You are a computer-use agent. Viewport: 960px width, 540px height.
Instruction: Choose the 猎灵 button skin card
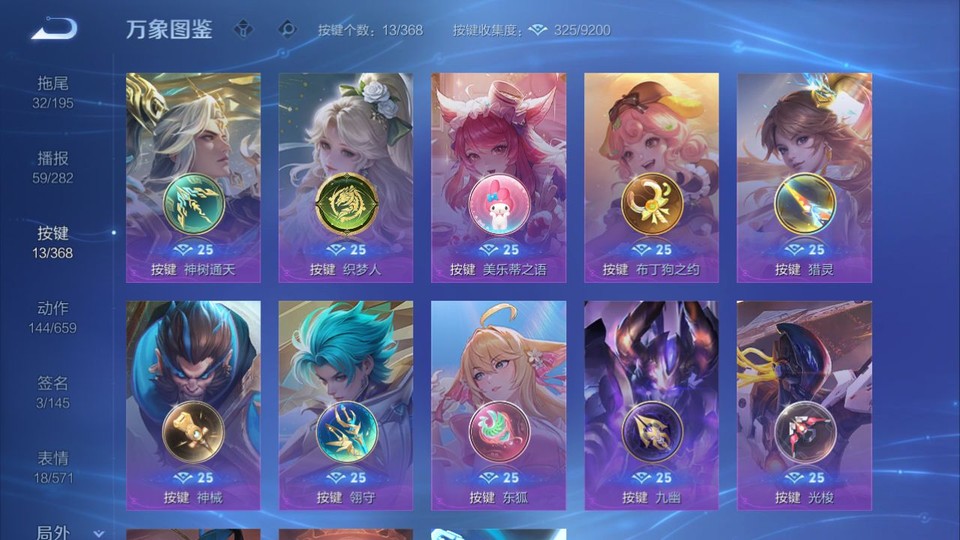pyautogui.click(x=804, y=177)
